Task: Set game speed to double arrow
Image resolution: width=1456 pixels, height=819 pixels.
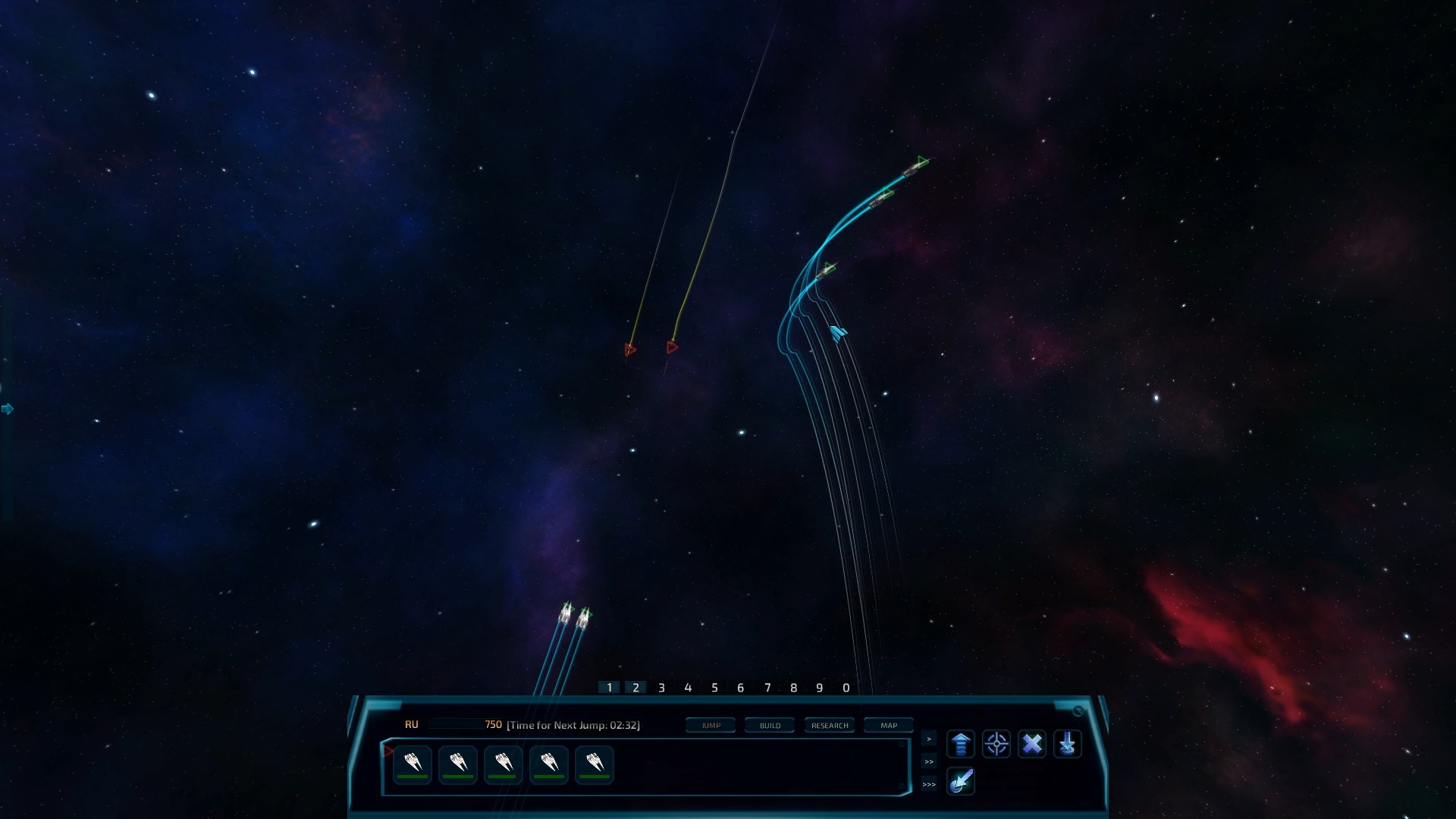Action: pos(929,761)
